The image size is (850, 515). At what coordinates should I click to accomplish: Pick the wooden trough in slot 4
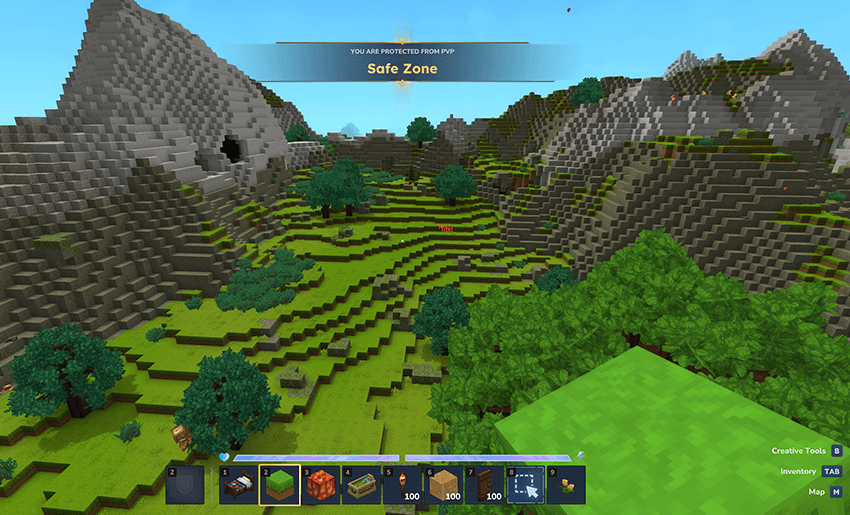click(361, 485)
